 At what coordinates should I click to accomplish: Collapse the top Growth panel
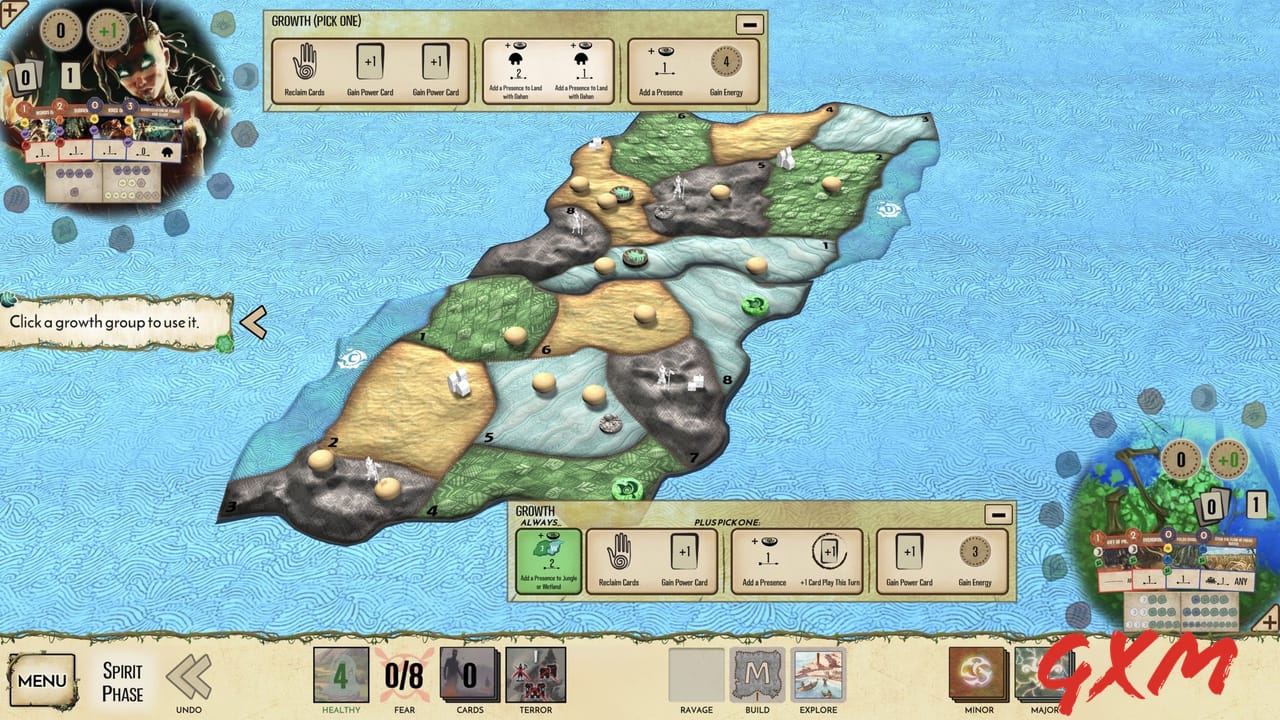(x=749, y=22)
